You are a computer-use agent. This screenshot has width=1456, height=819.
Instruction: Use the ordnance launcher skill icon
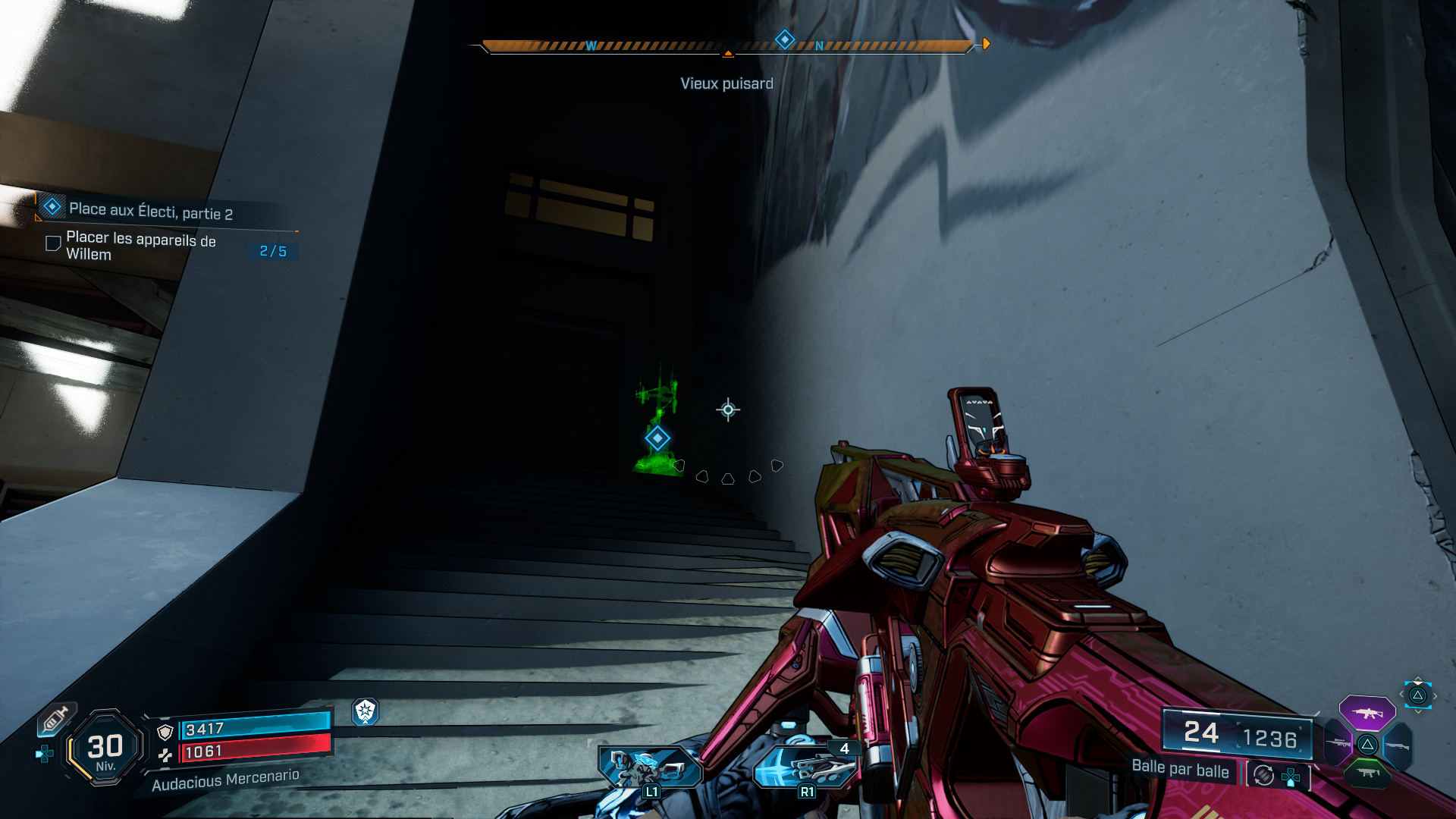(x=805, y=767)
